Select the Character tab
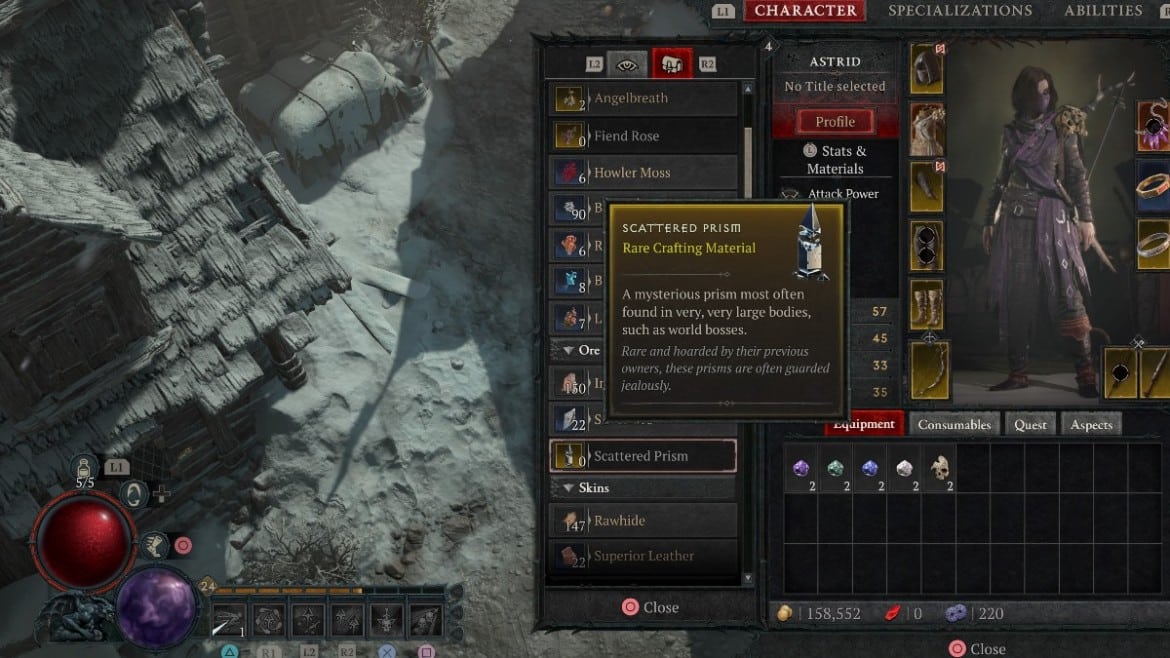Viewport: 1170px width, 658px height. [805, 11]
